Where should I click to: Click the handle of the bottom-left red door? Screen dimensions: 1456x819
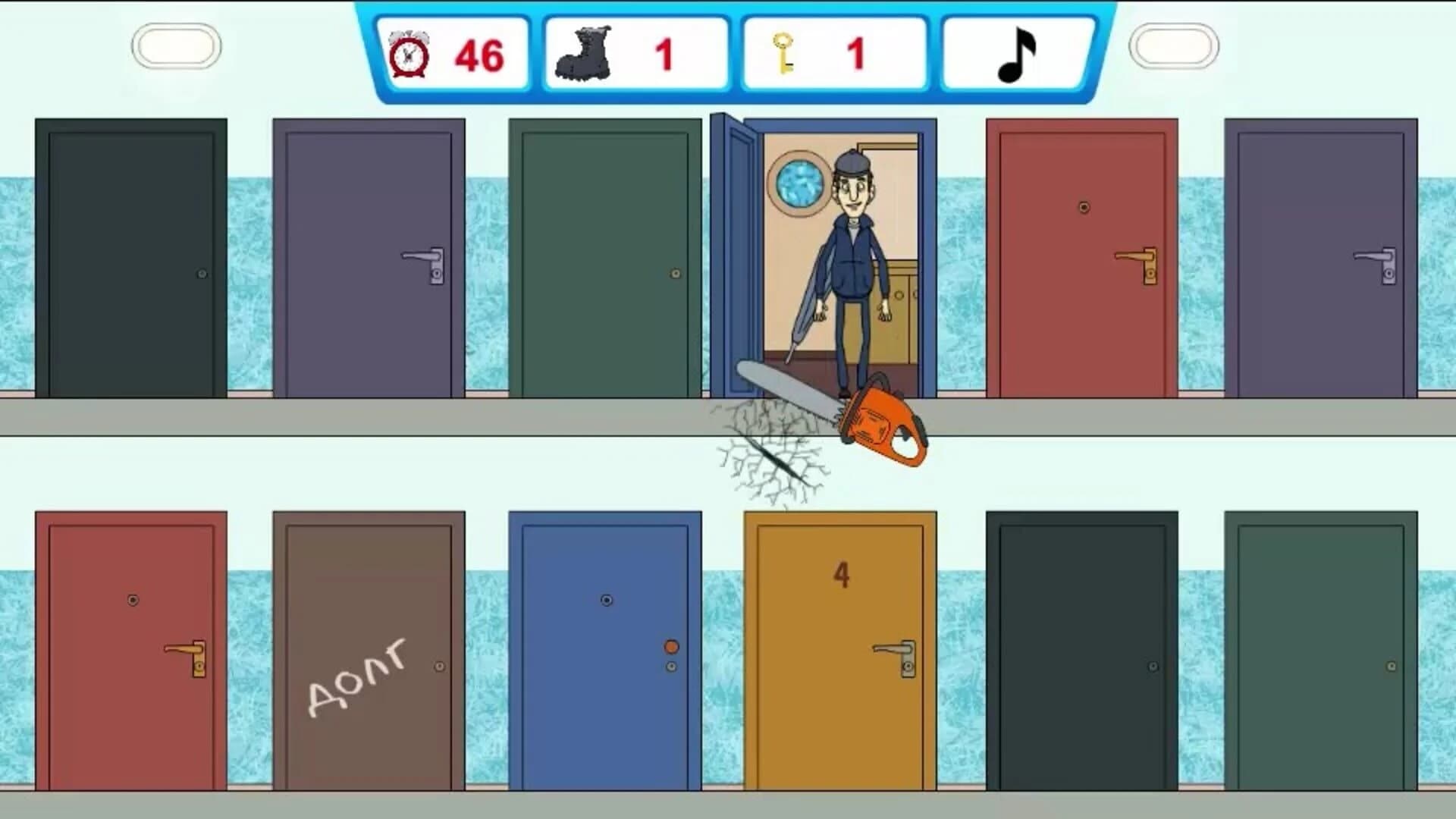[x=184, y=648]
